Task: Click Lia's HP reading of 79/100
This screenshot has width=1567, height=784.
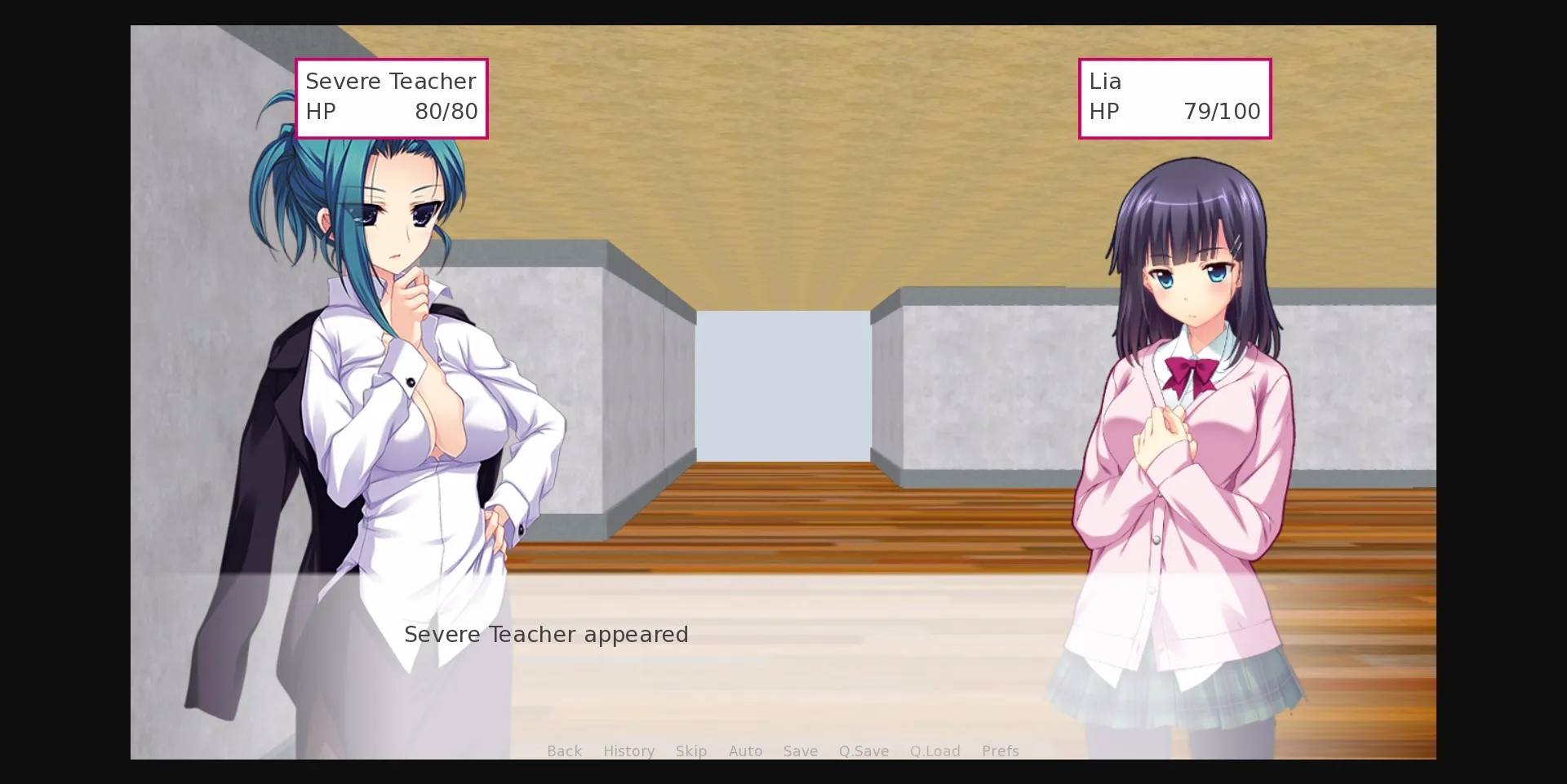Action: click(1223, 112)
